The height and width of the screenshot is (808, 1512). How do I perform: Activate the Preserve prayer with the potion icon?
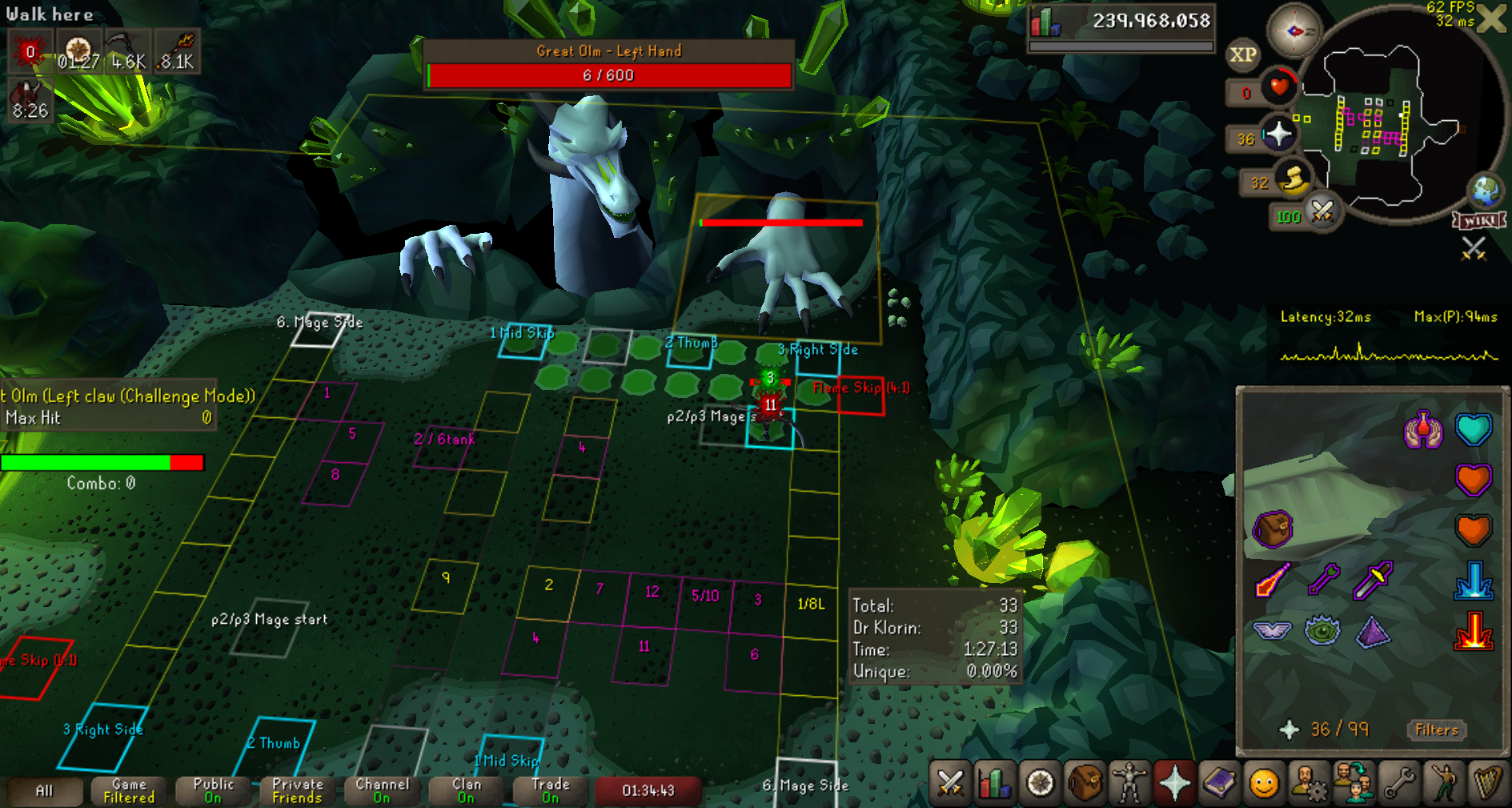[x=1423, y=430]
